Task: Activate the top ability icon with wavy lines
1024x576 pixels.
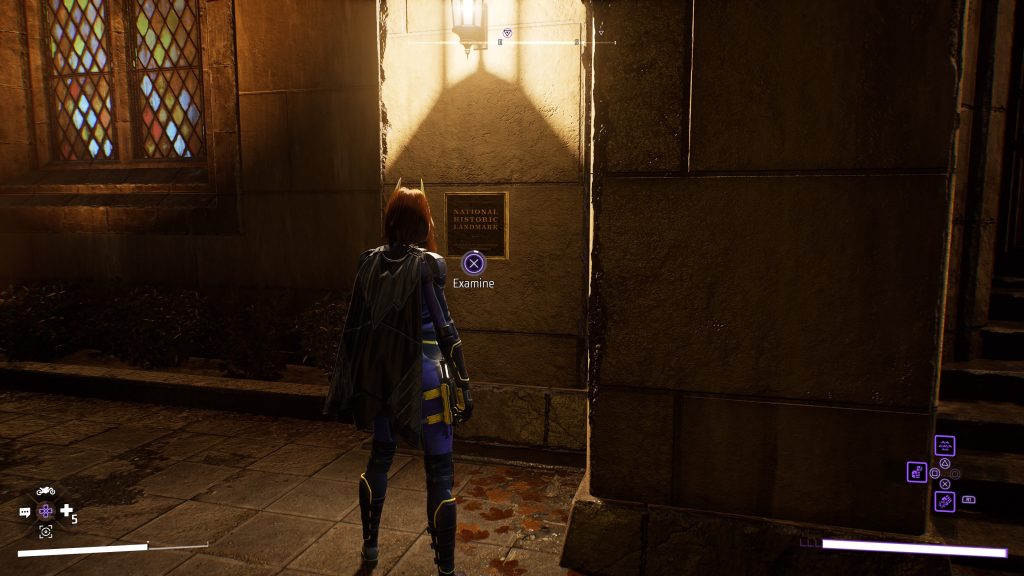Action: [944, 446]
